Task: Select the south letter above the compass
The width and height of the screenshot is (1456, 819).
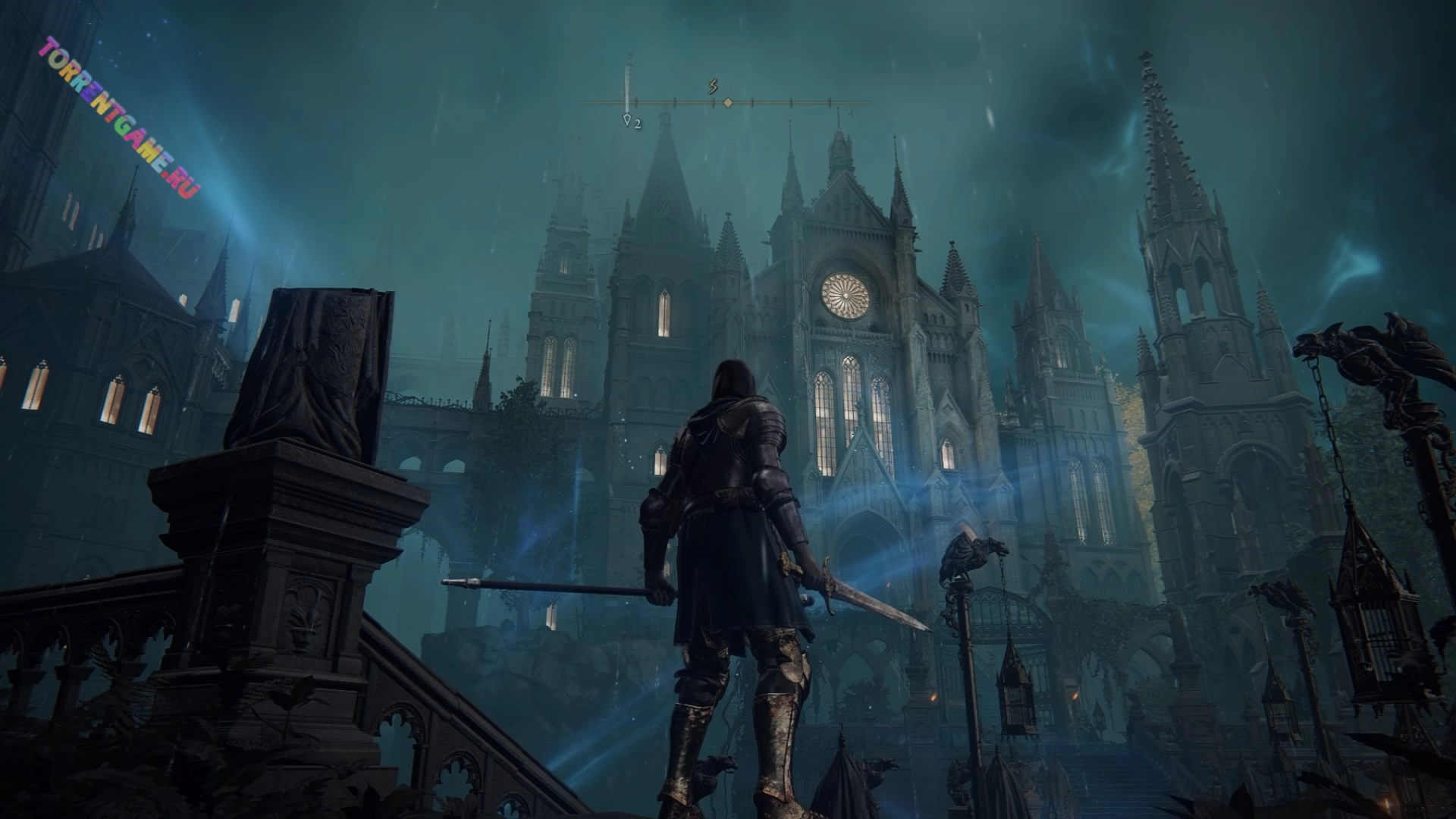Action: click(713, 86)
